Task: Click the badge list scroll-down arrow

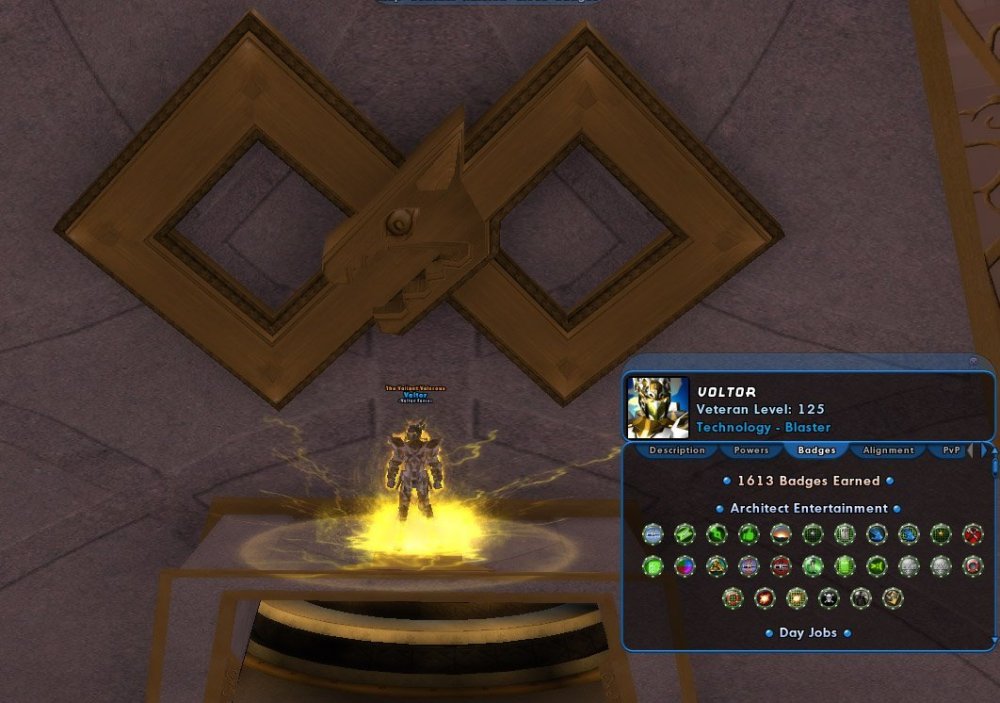Action: coord(994,639)
